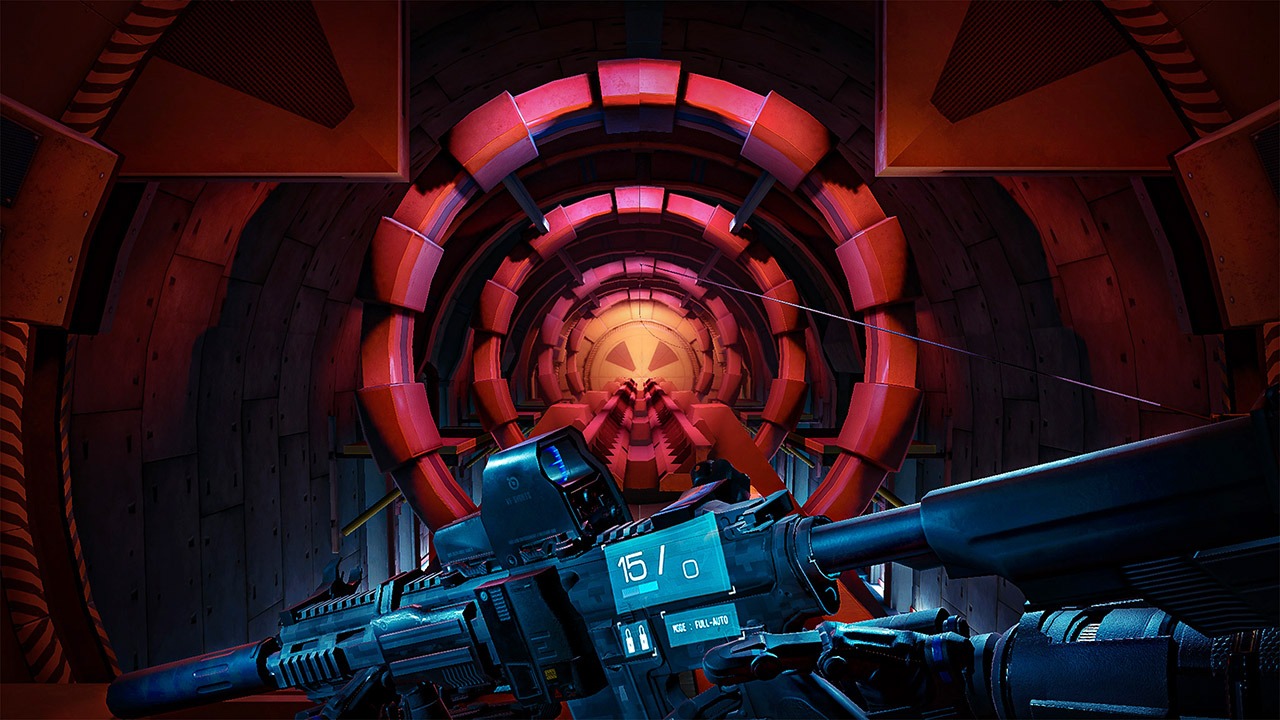Click the cyan ammo progress bar
Image resolution: width=1280 pixels, height=720 pixels.
(640, 588)
